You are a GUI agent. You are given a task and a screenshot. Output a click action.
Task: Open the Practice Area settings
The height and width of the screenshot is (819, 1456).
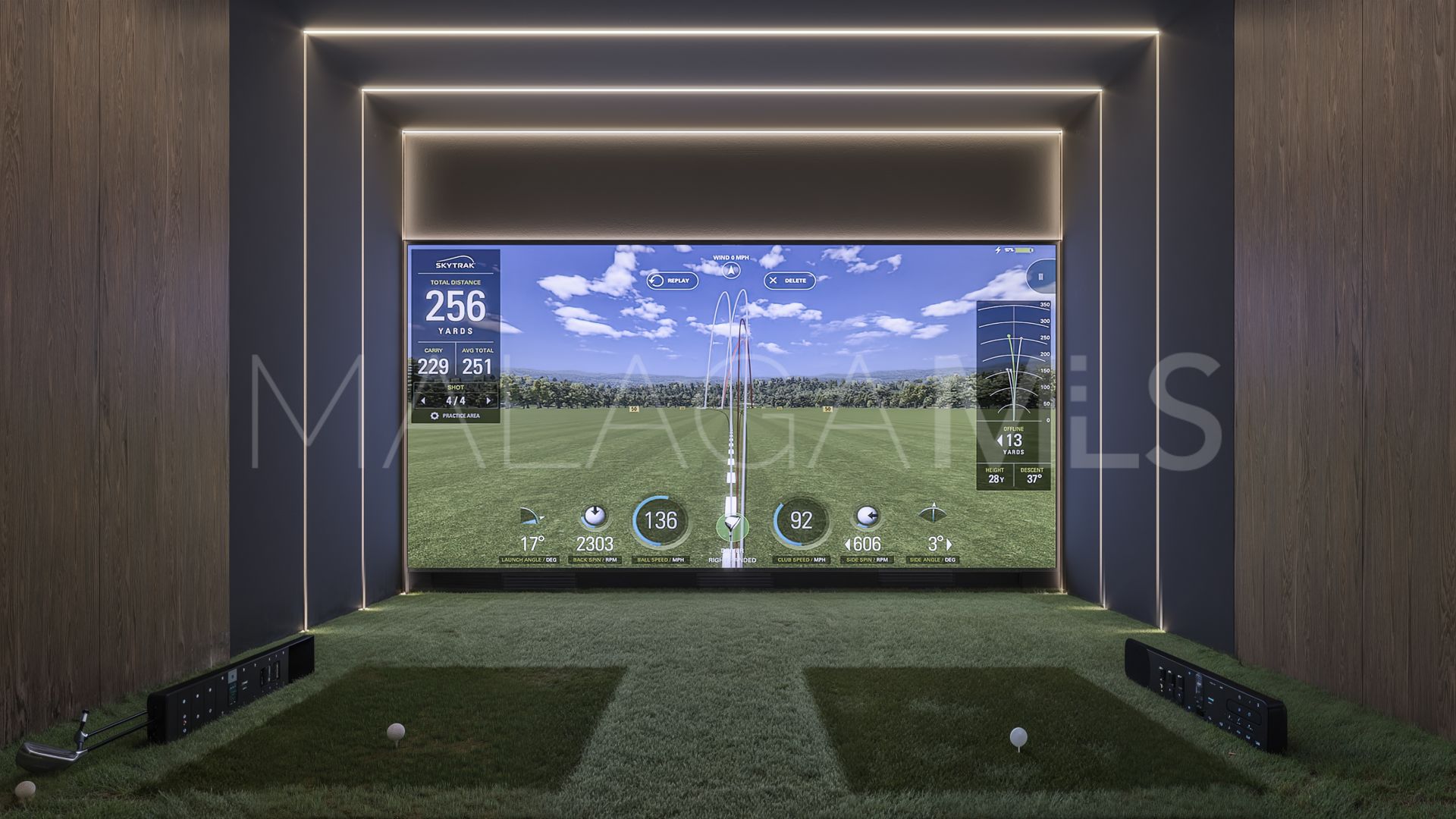tap(455, 416)
